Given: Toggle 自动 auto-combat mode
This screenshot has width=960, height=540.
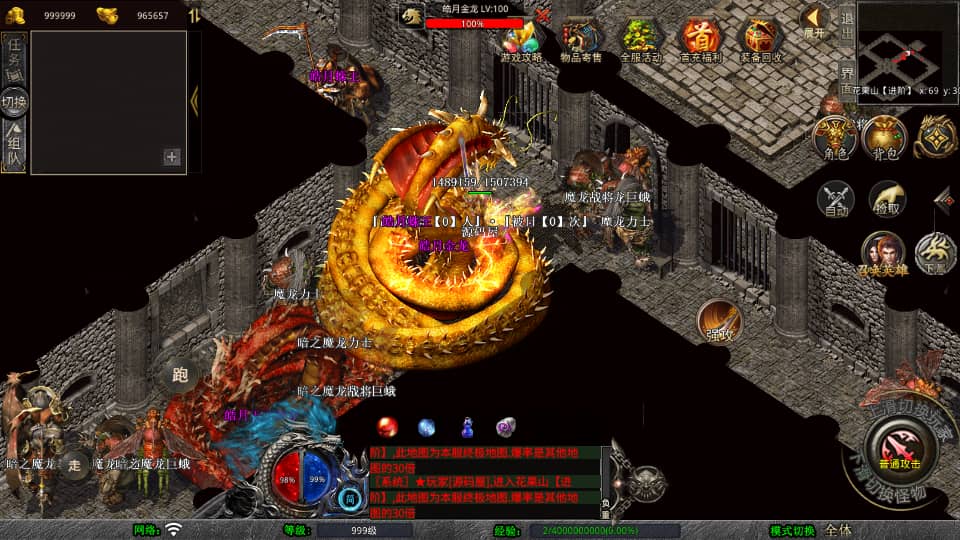Looking at the screenshot, I should [835, 200].
